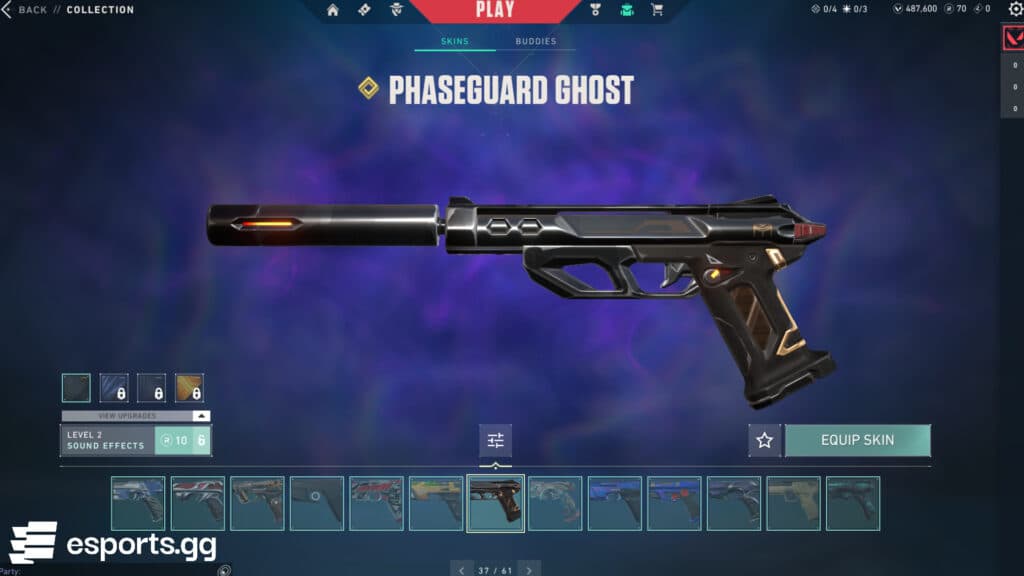1024x576 pixels.
Task: Go to the next page of skins
Action: (530, 570)
